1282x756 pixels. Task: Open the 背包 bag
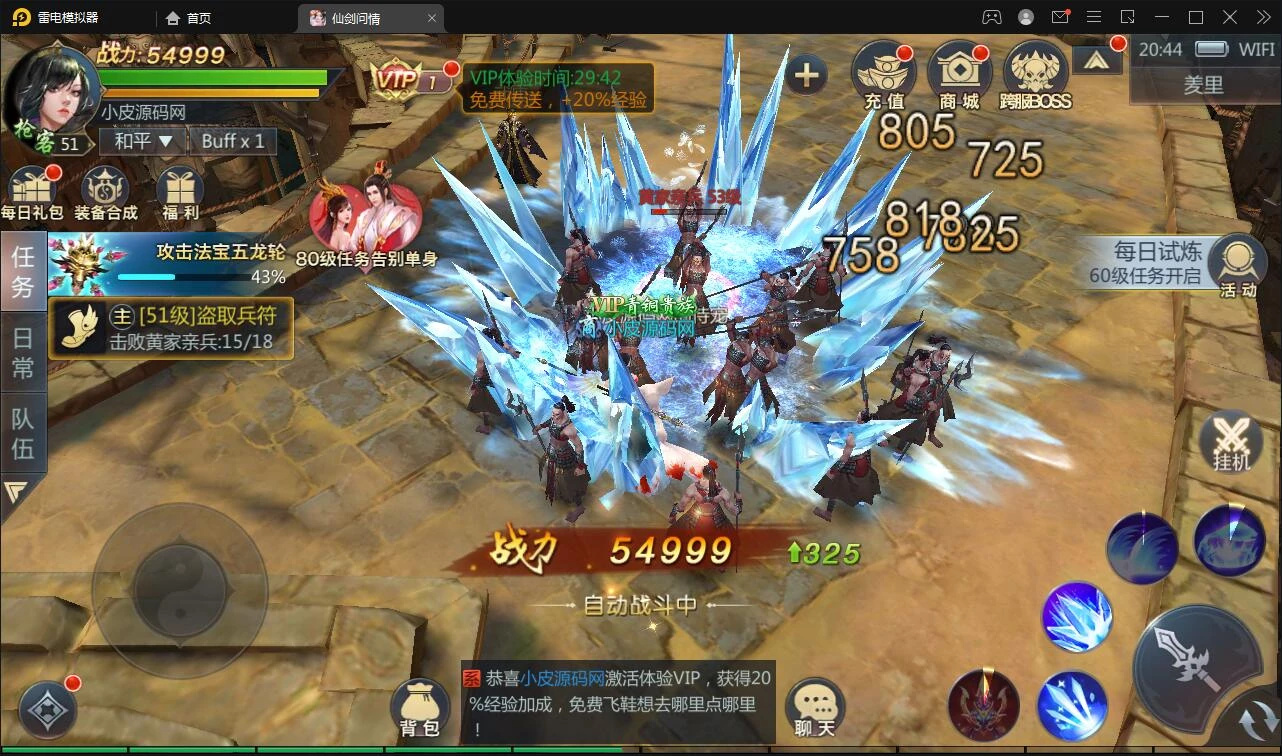click(420, 707)
